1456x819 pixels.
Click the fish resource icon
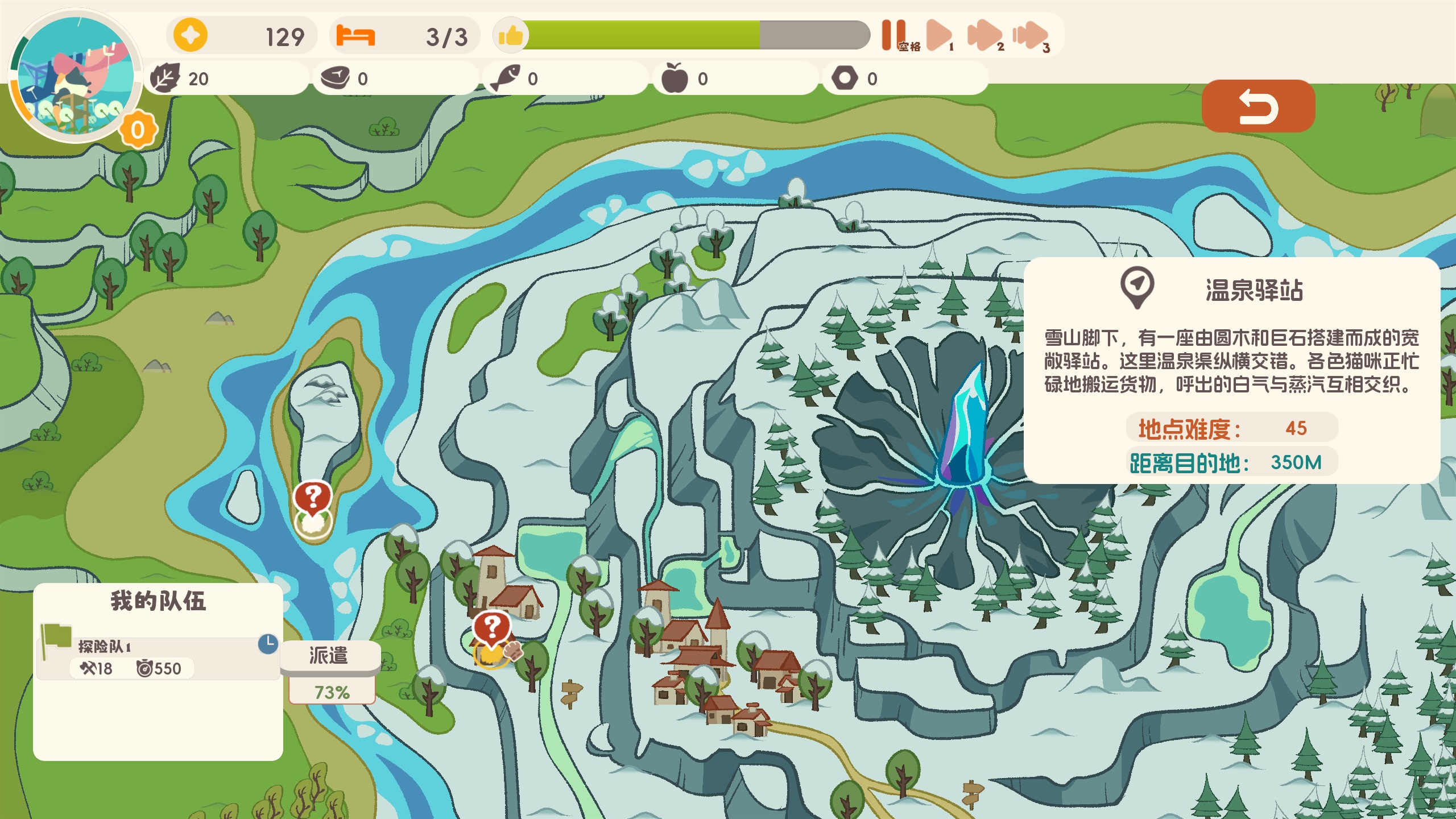pyautogui.click(x=505, y=78)
